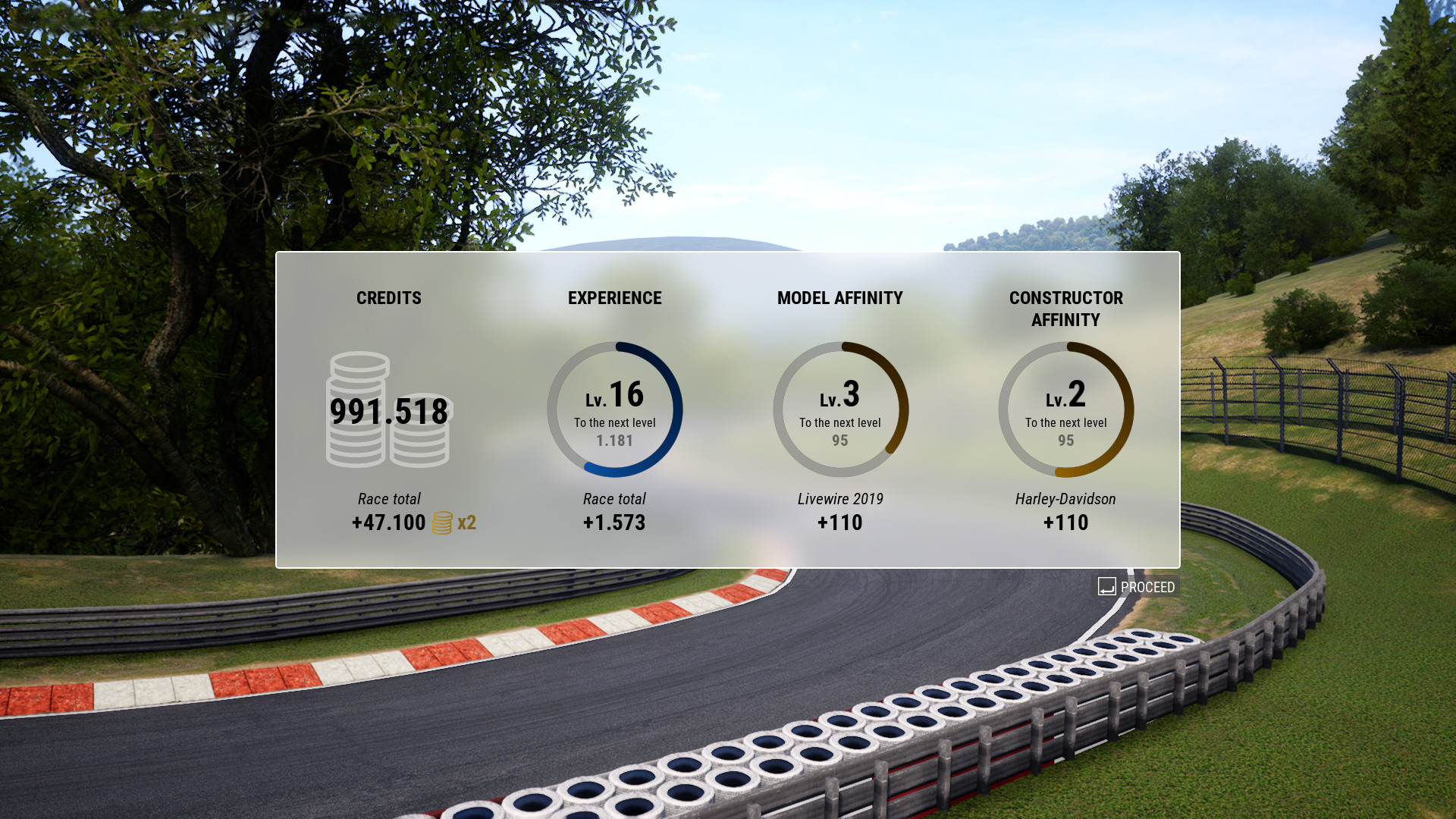Click the PROCEED button
The width and height of the screenshot is (1456, 819).
[1137, 586]
